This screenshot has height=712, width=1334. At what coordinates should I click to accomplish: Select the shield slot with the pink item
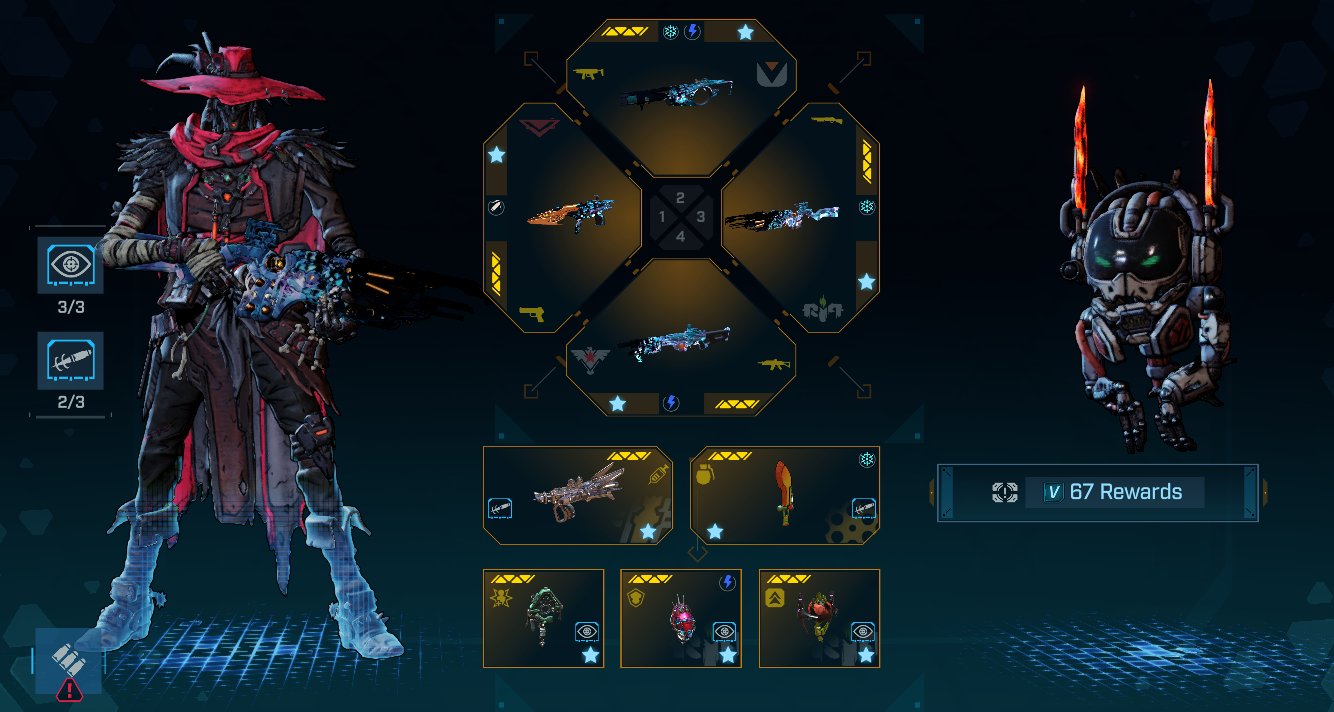pos(680,618)
